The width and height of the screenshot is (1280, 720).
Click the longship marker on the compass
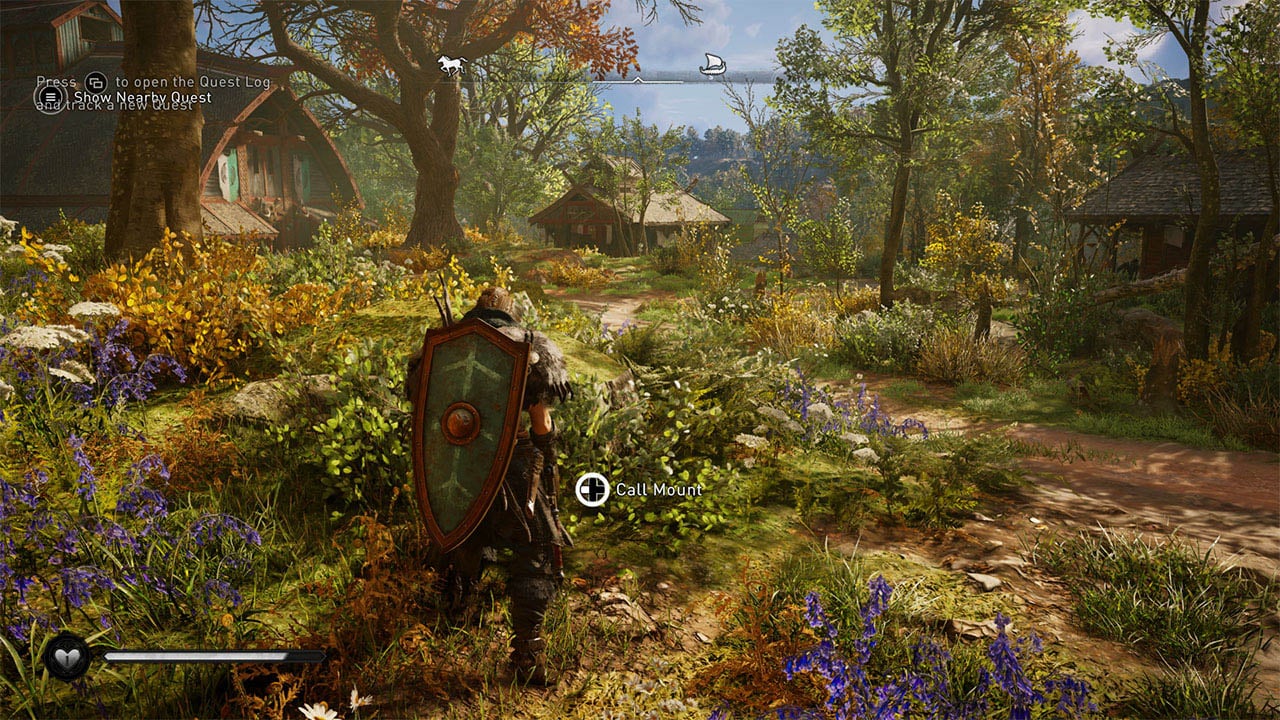coord(711,65)
